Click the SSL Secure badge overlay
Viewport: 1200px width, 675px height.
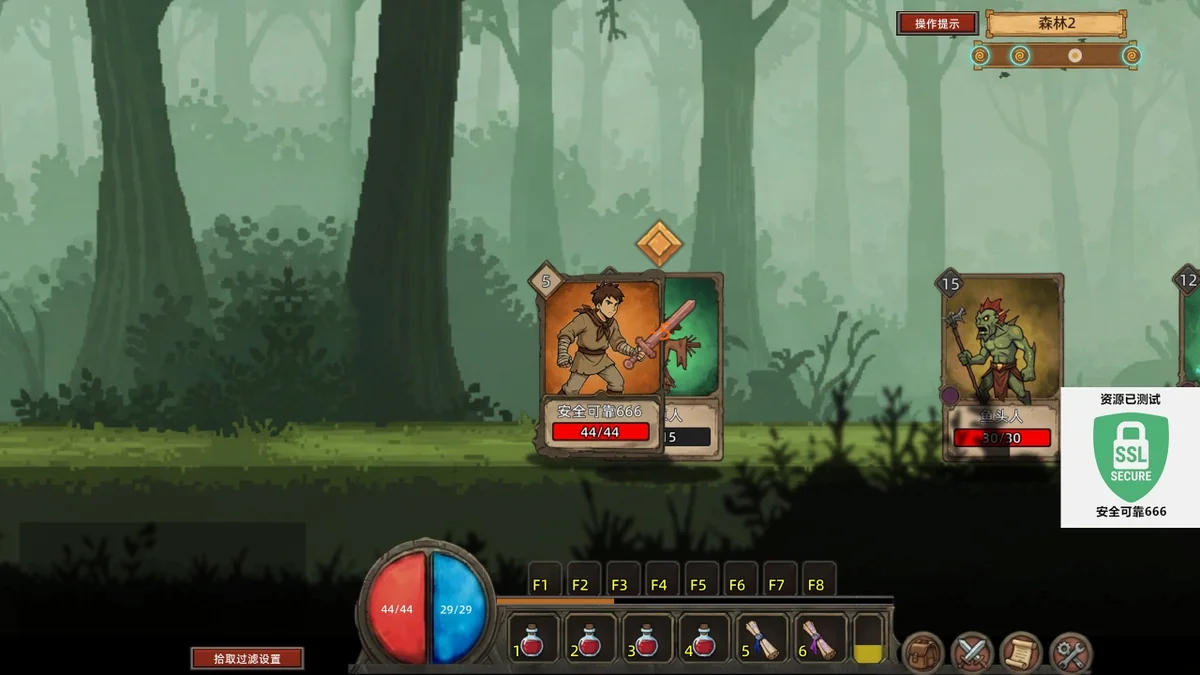(1130, 457)
